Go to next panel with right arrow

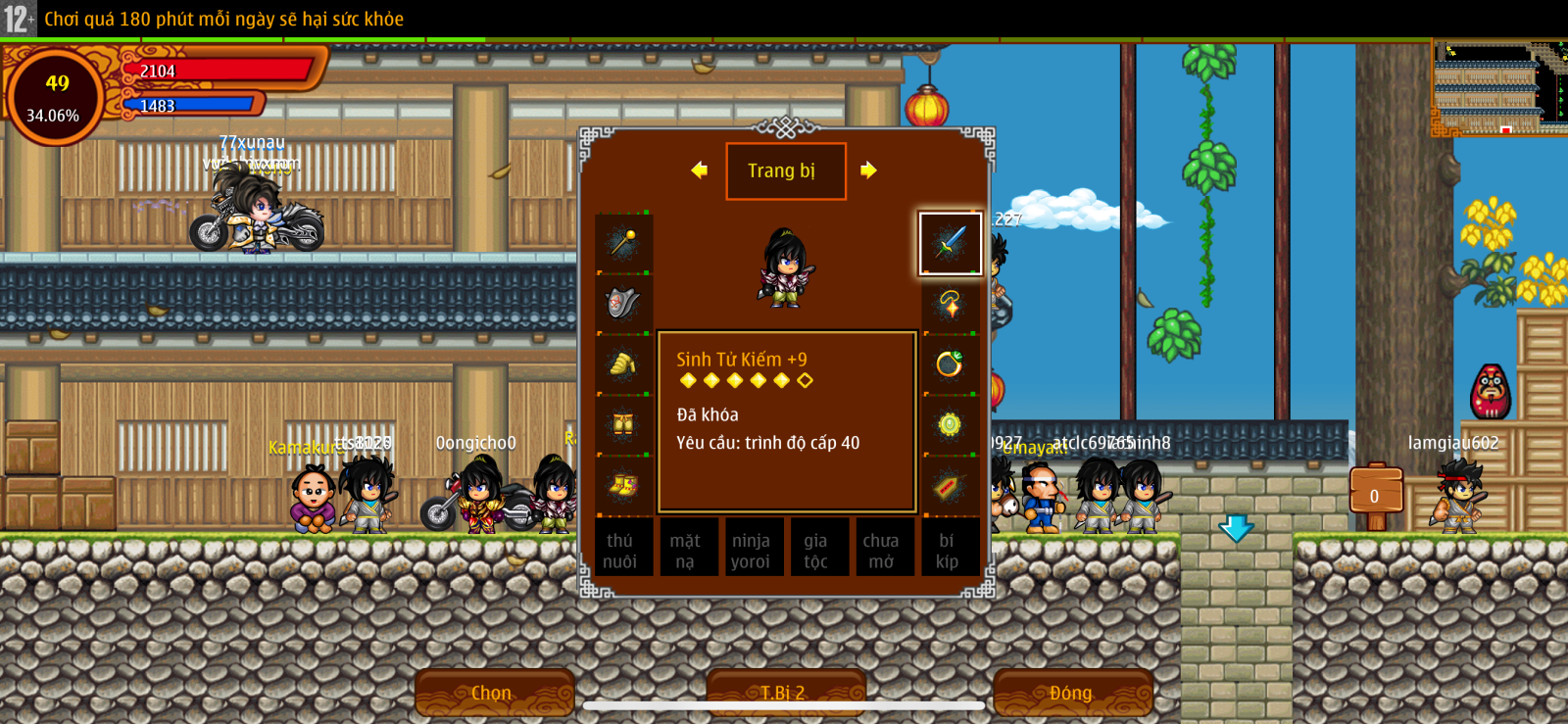868,170
